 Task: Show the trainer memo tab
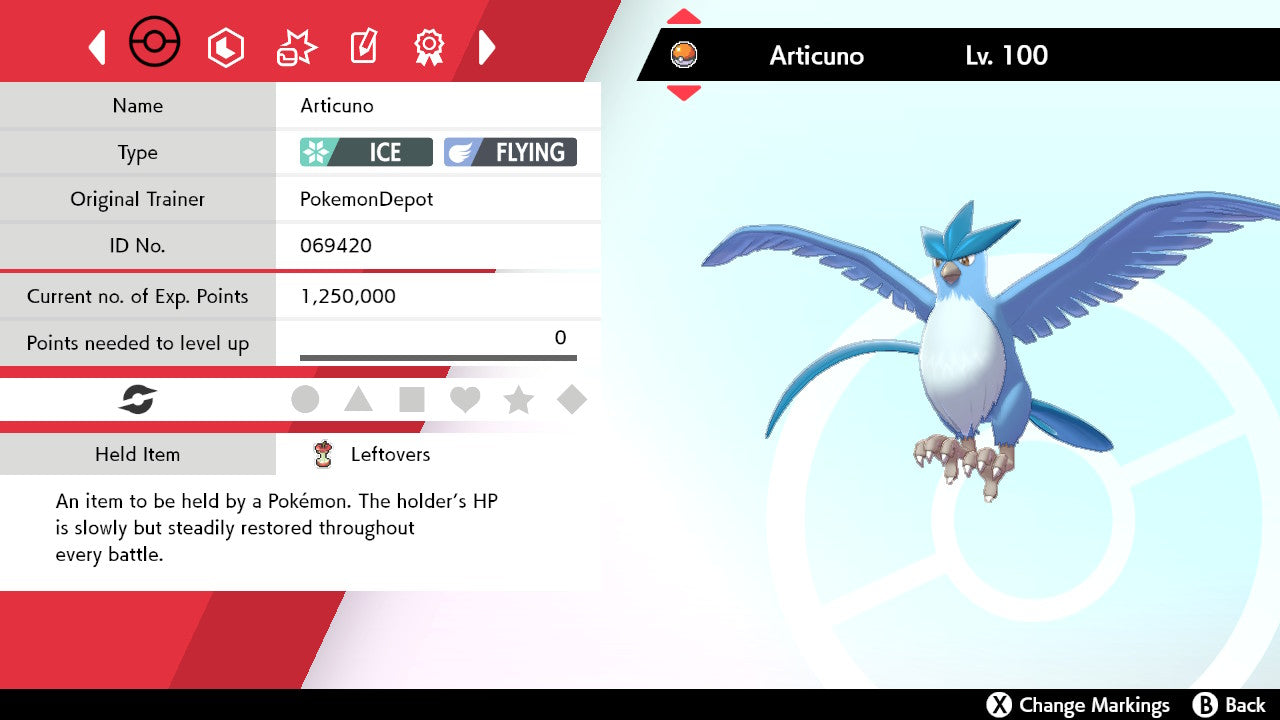tap(362, 47)
